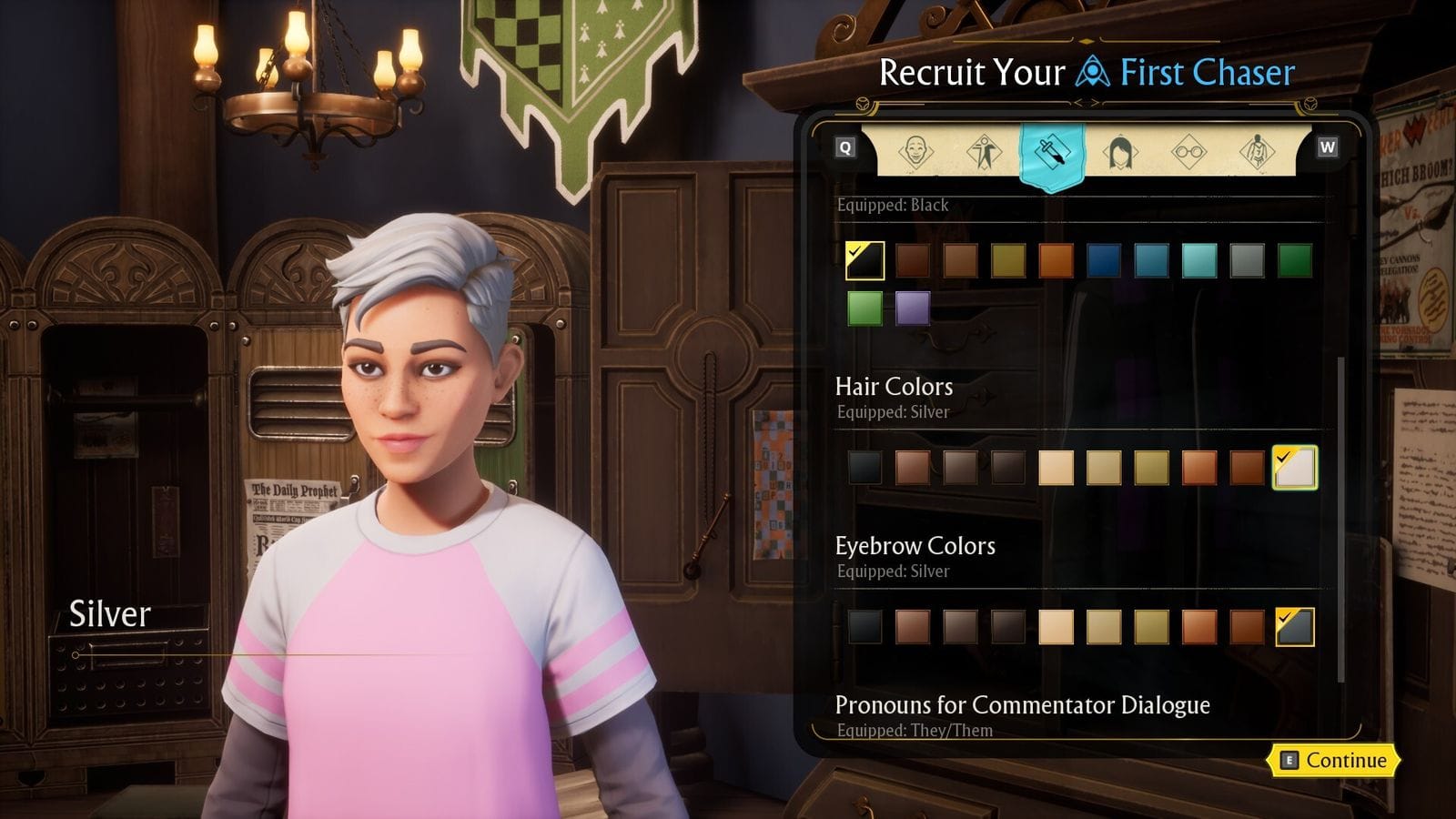Screen dimensions: 1456x819
Task: Open the face shape tab
Action: click(915, 151)
